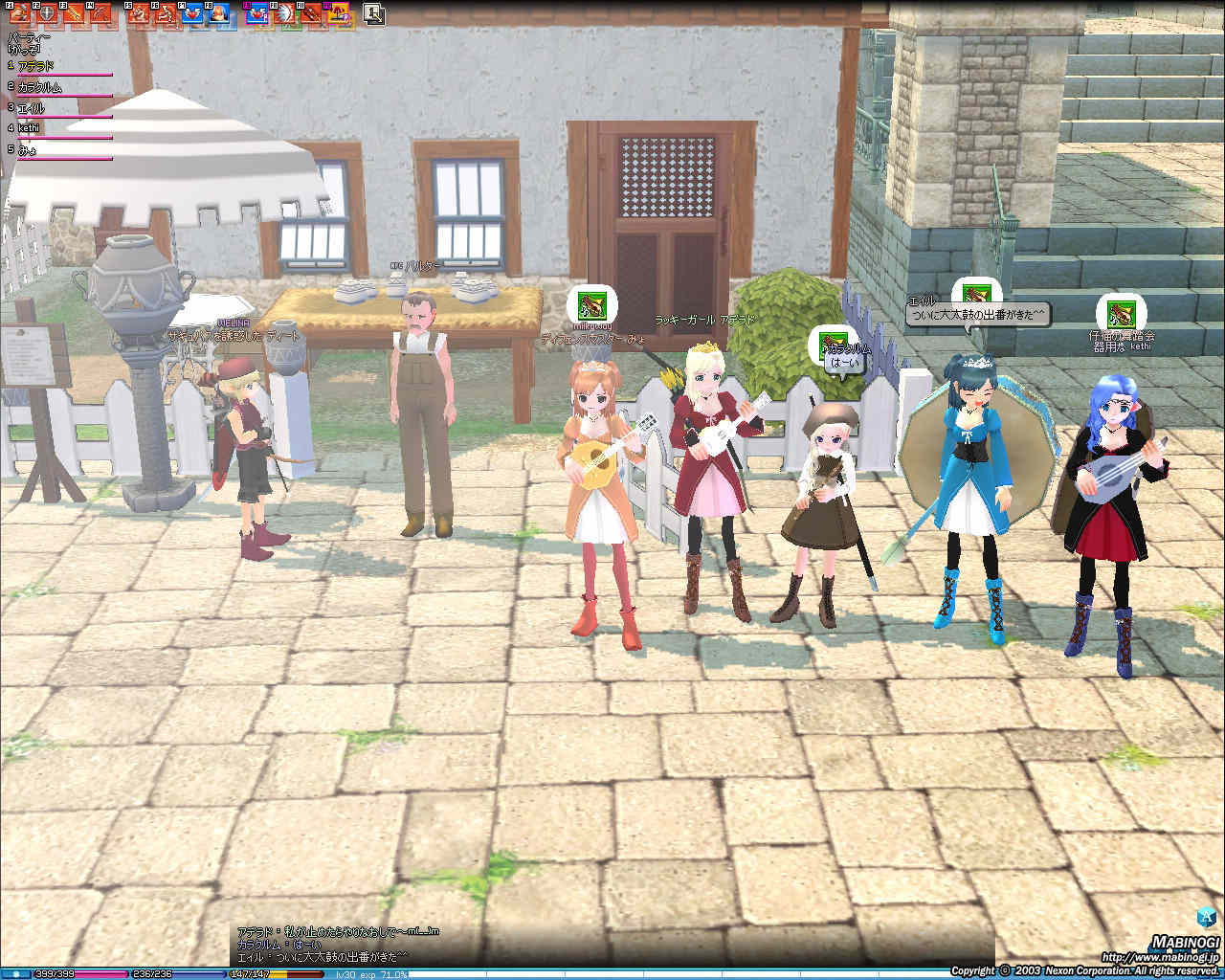Open the chat log at screen bottom
This screenshot has width=1225, height=980.
[325, 944]
